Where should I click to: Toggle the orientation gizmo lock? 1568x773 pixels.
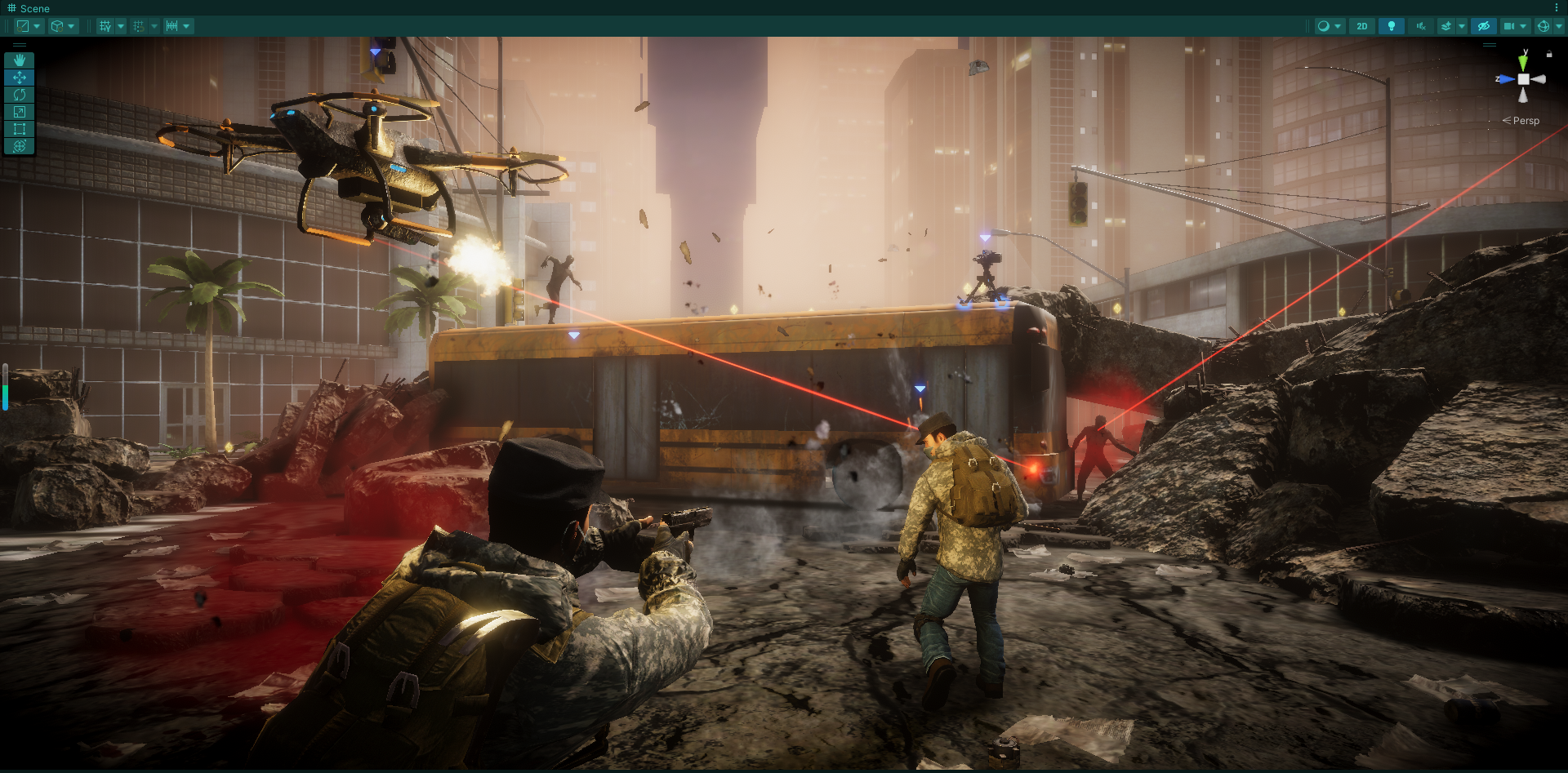click(1549, 54)
